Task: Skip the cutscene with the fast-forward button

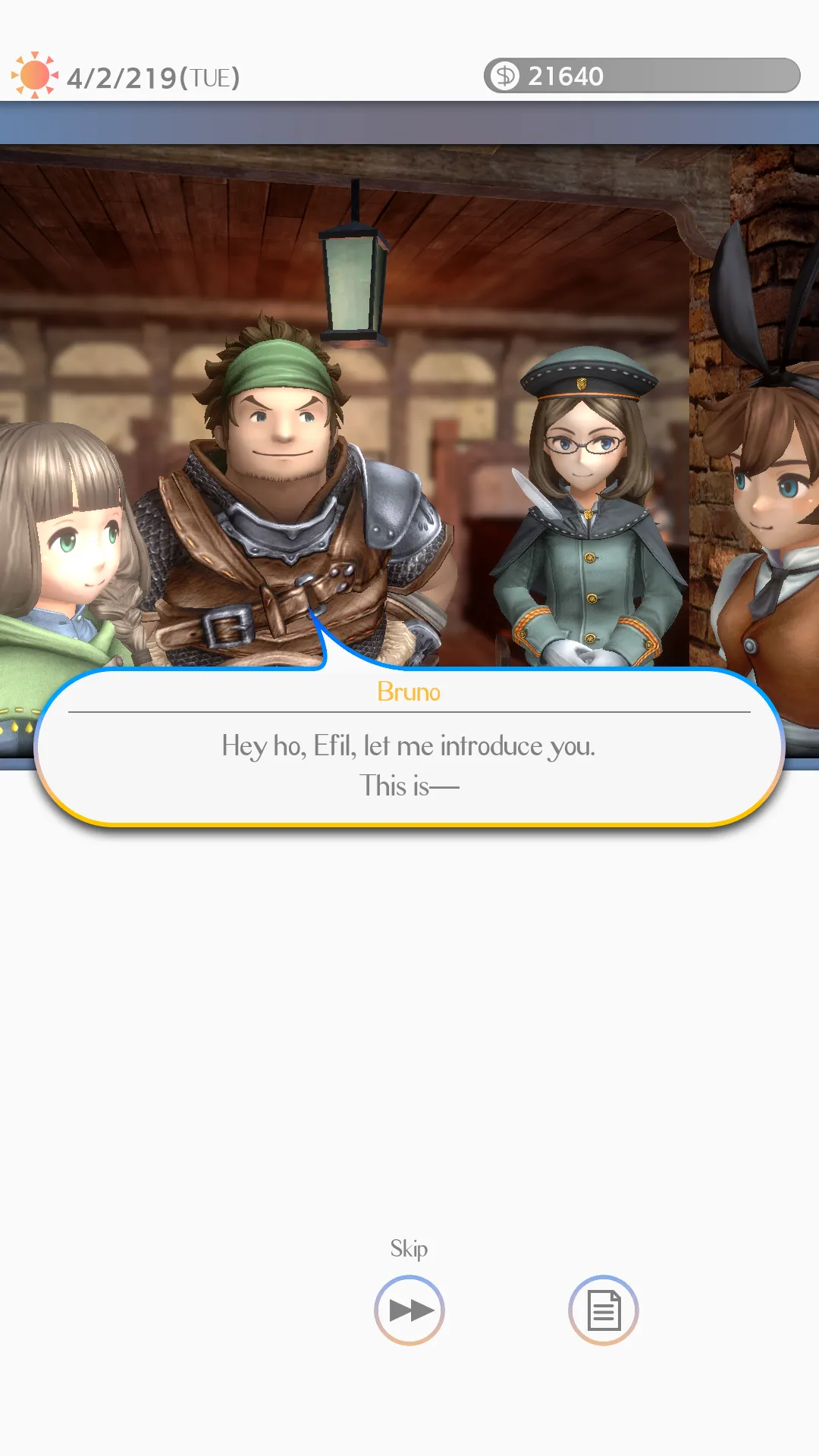Action: point(409,1310)
